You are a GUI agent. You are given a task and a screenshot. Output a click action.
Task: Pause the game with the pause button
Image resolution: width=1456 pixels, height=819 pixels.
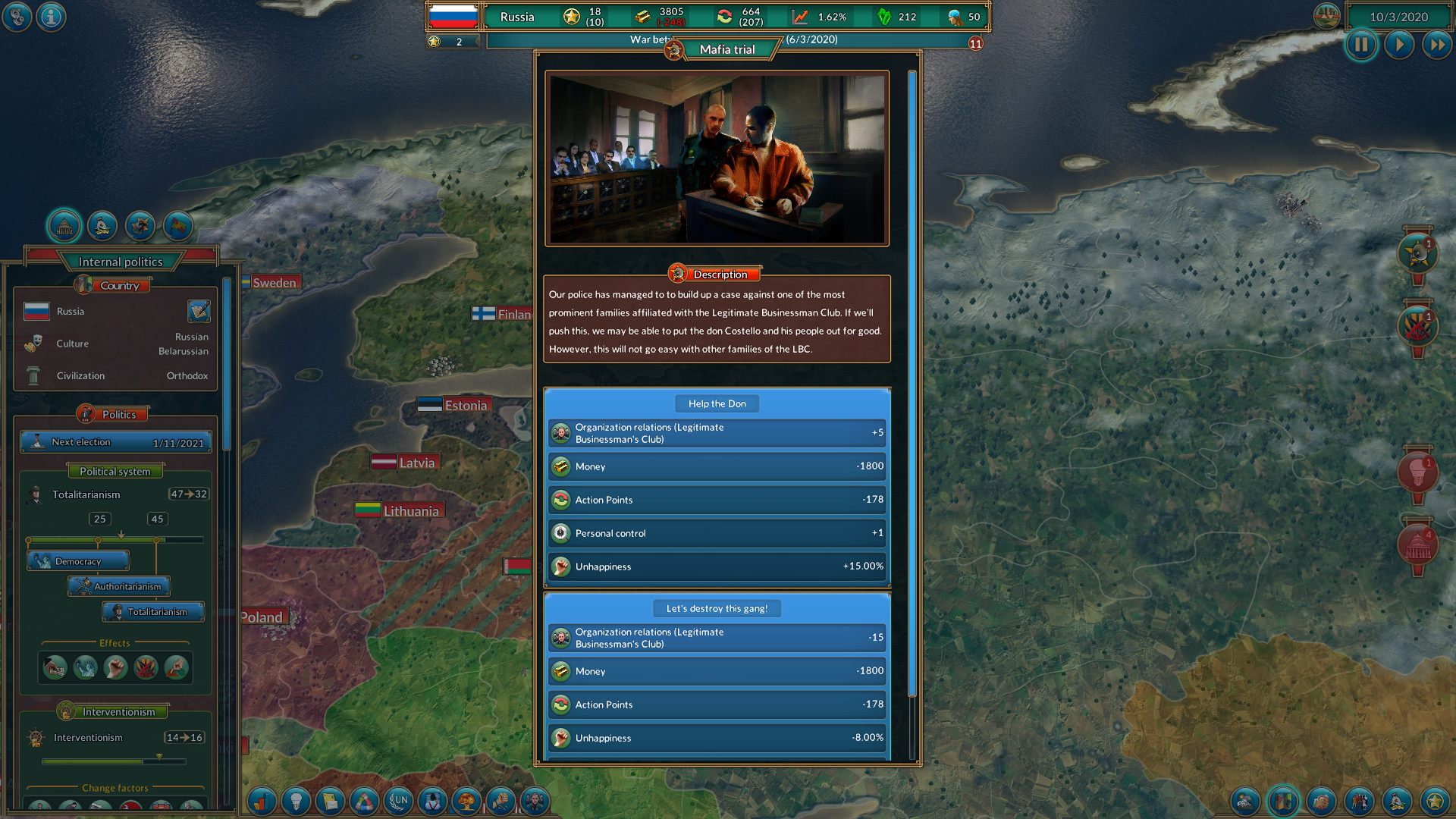(x=1361, y=45)
